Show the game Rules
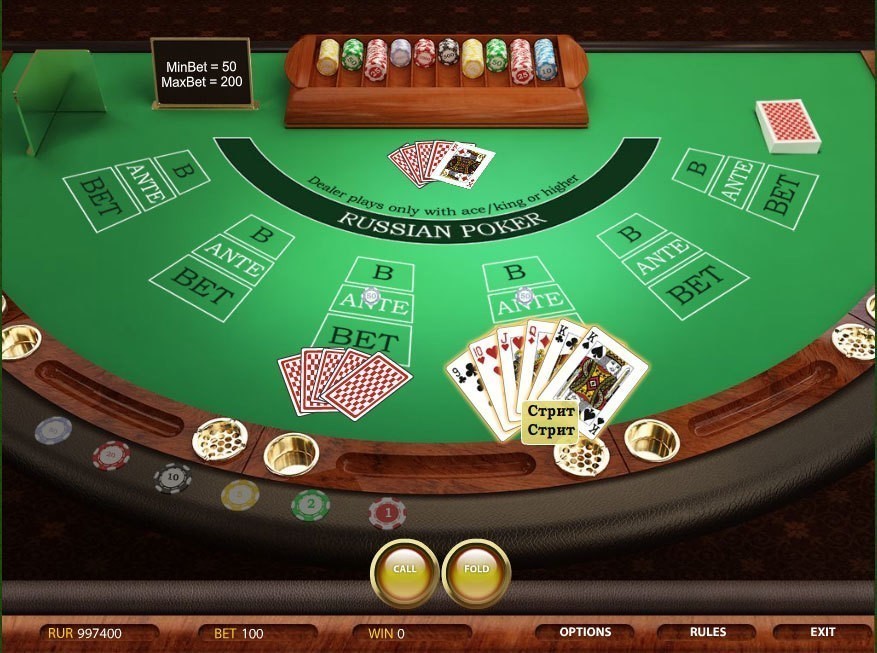The width and height of the screenshot is (877, 653). click(708, 632)
